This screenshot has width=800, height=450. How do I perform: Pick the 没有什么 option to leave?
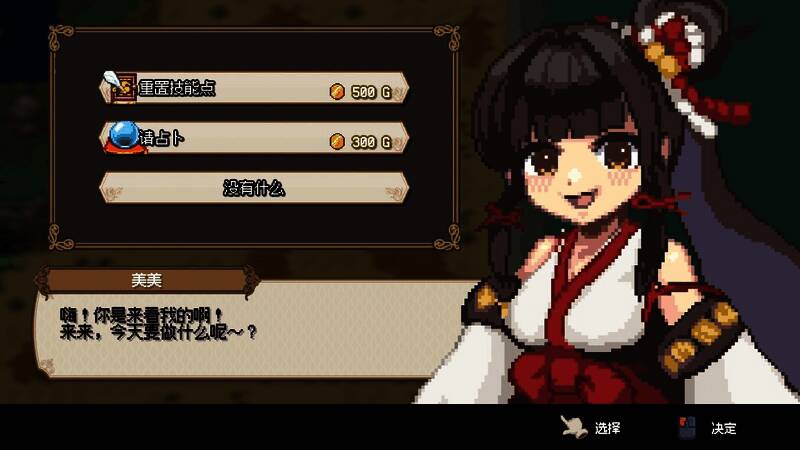[254, 188]
